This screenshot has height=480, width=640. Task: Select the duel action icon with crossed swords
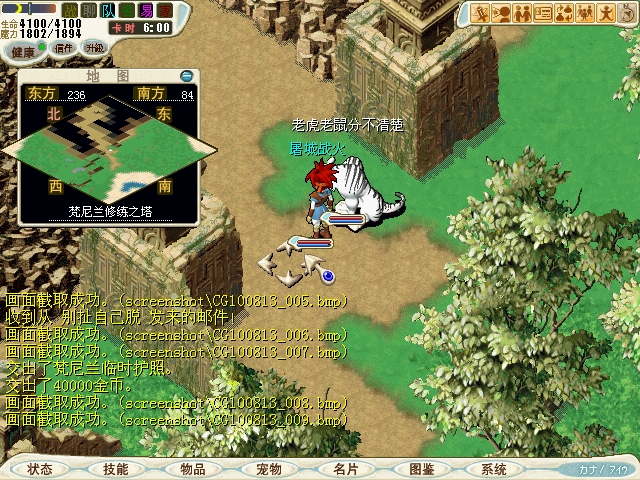480,13
